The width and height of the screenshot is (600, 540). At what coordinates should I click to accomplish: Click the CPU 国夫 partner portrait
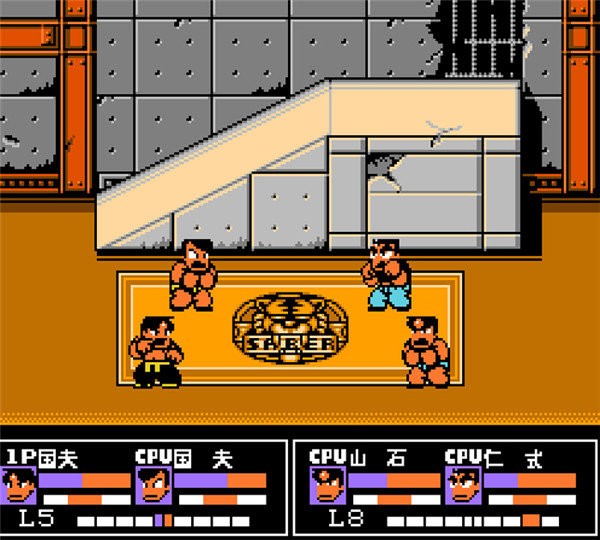tap(152, 487)
